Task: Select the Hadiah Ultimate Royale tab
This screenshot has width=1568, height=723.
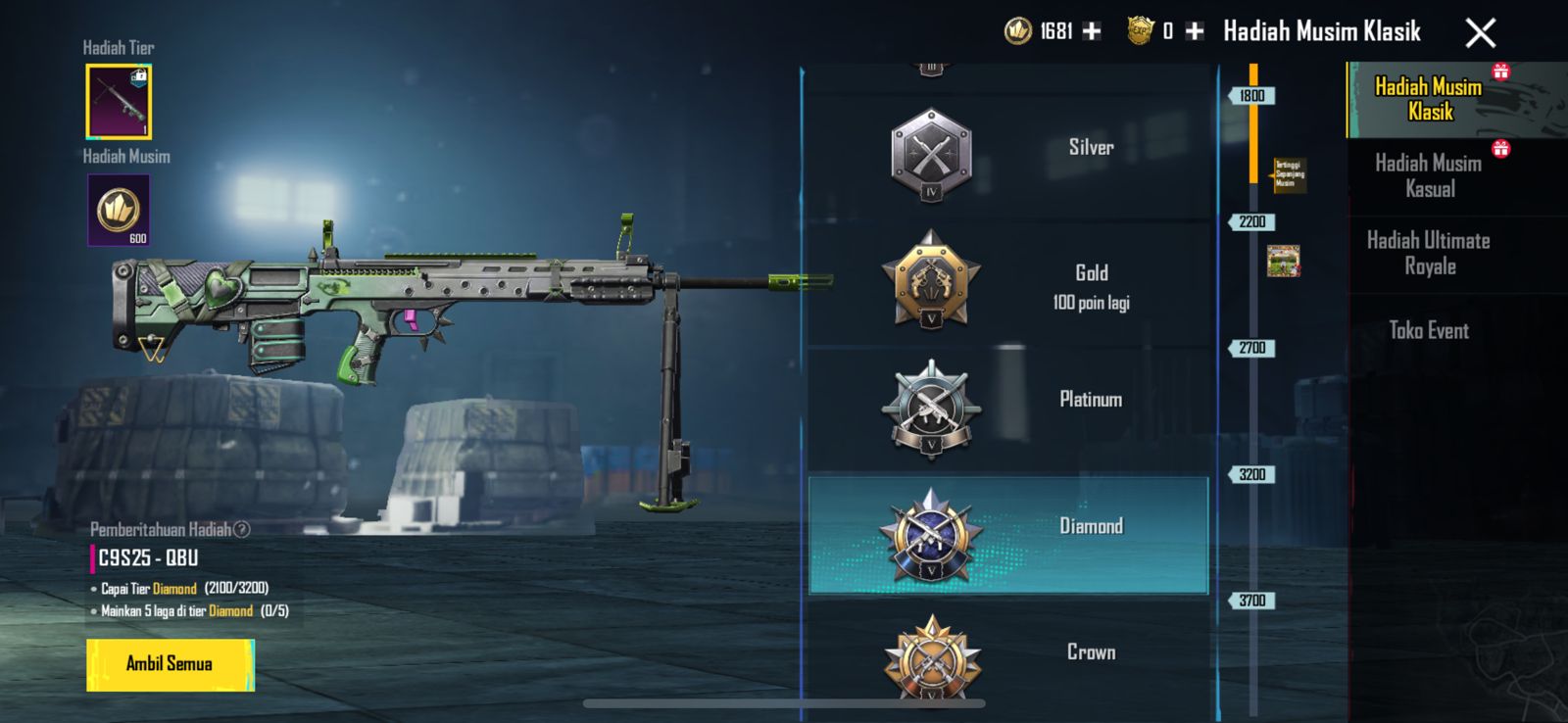Action: [x=1429, y=254]
